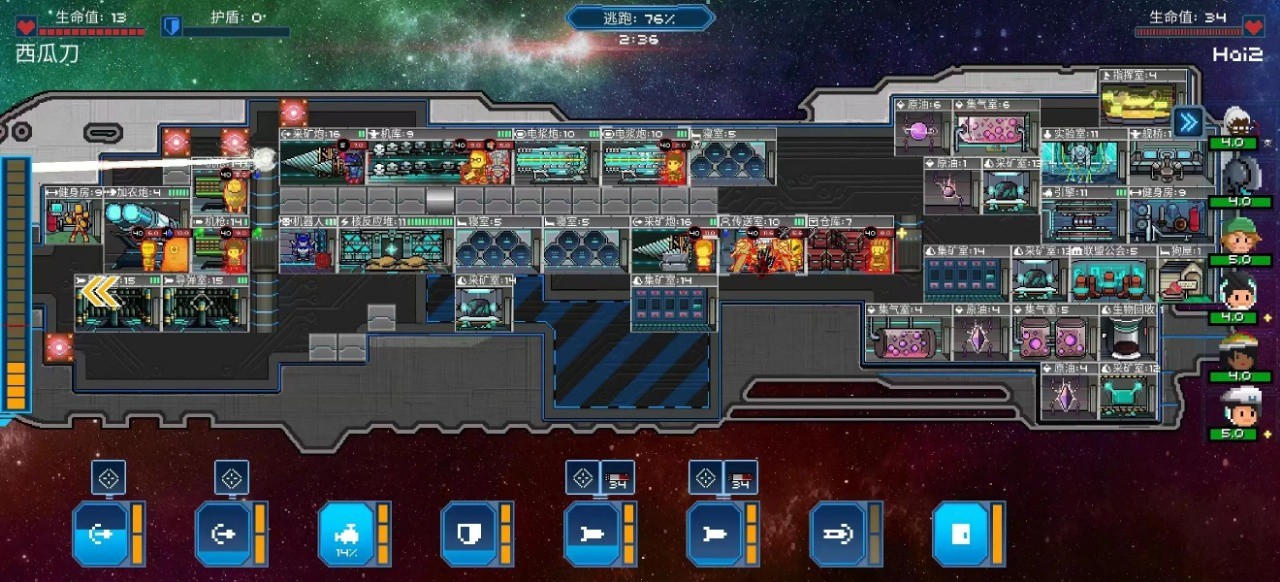
Task: Select the shield system button
Action: point(468,534)
